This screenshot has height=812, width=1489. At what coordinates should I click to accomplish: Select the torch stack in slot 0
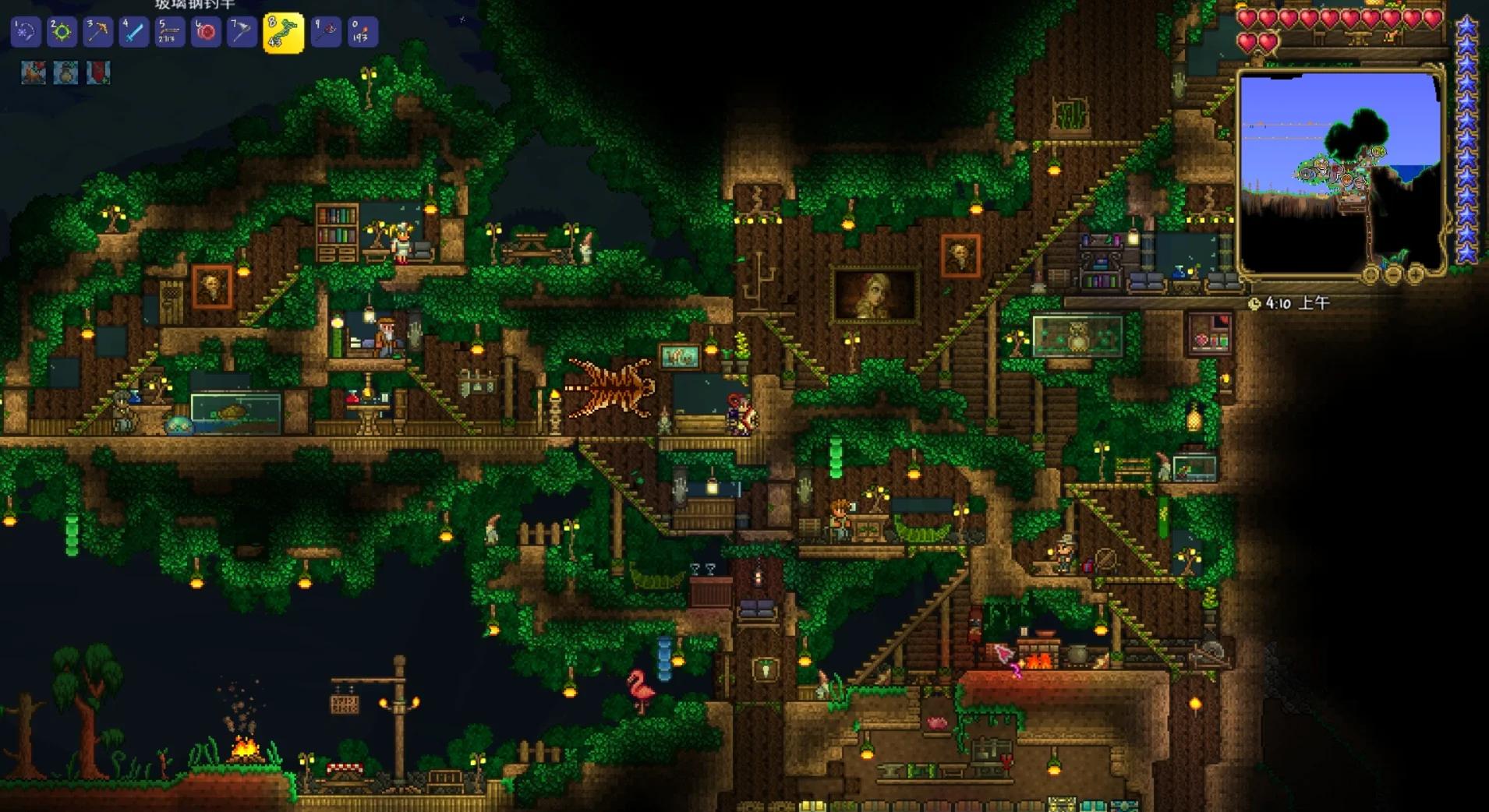[x=362, y=32]
